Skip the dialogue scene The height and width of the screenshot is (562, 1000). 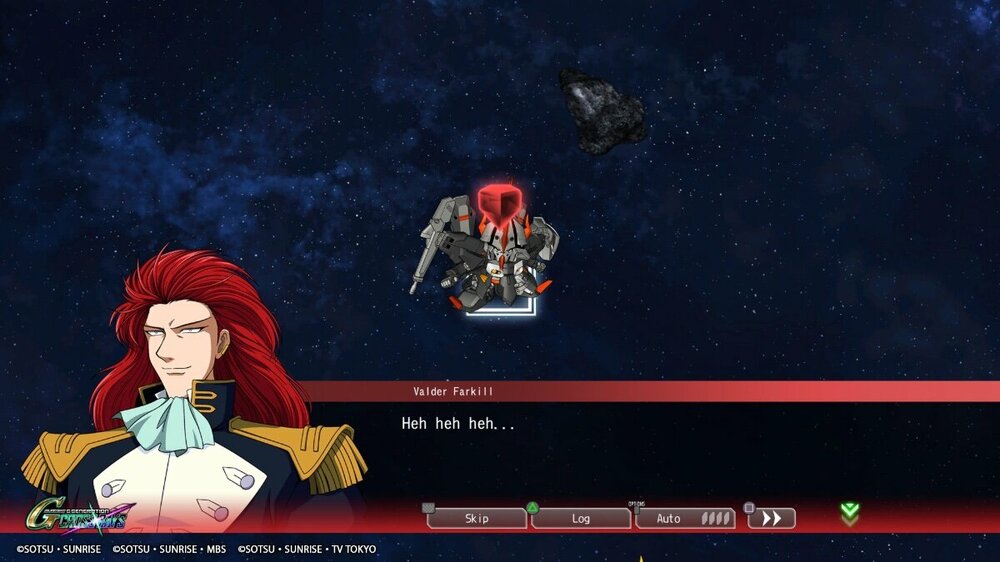(477, 518)
